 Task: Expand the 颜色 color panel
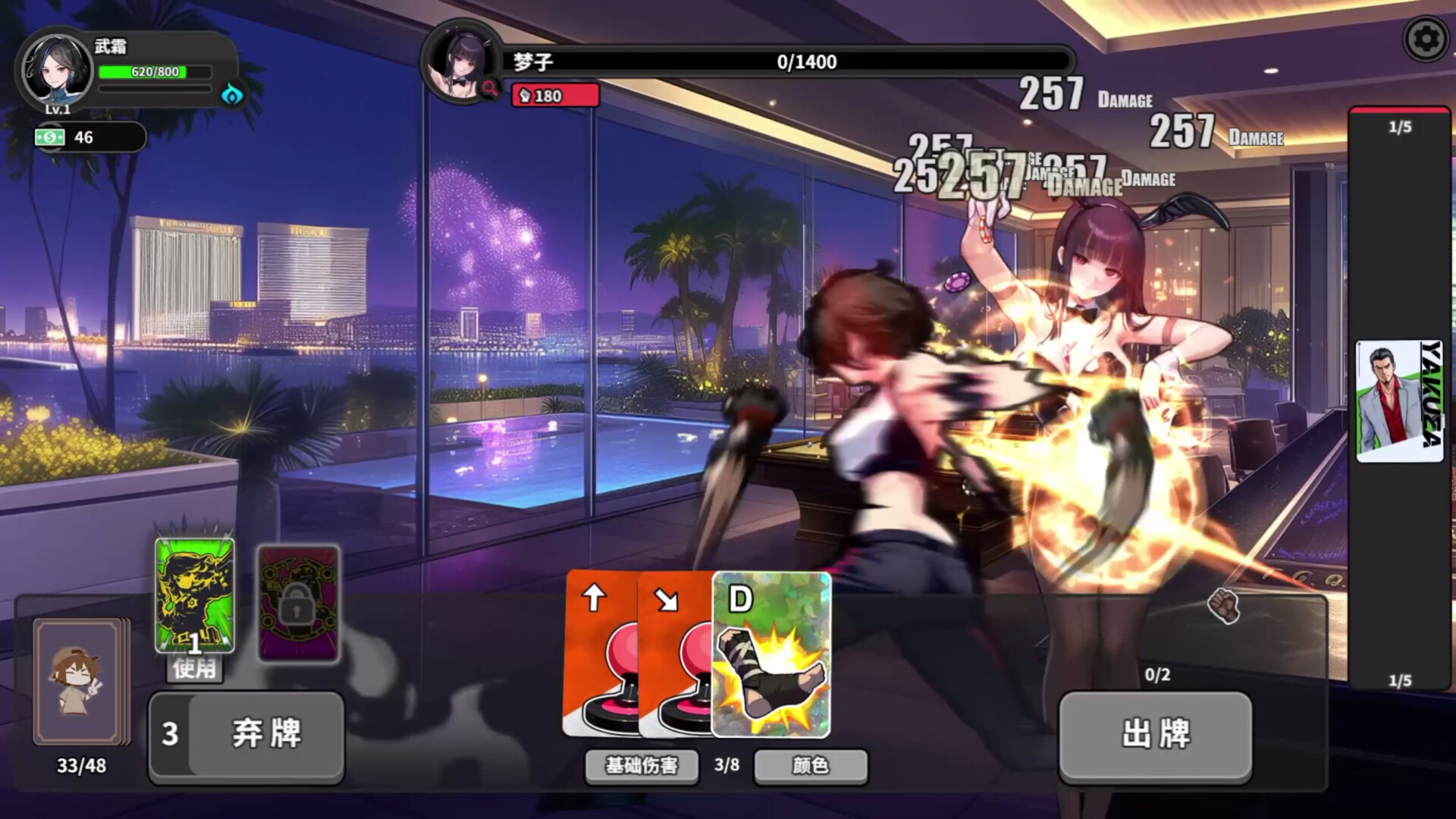(x=809, y=767)
